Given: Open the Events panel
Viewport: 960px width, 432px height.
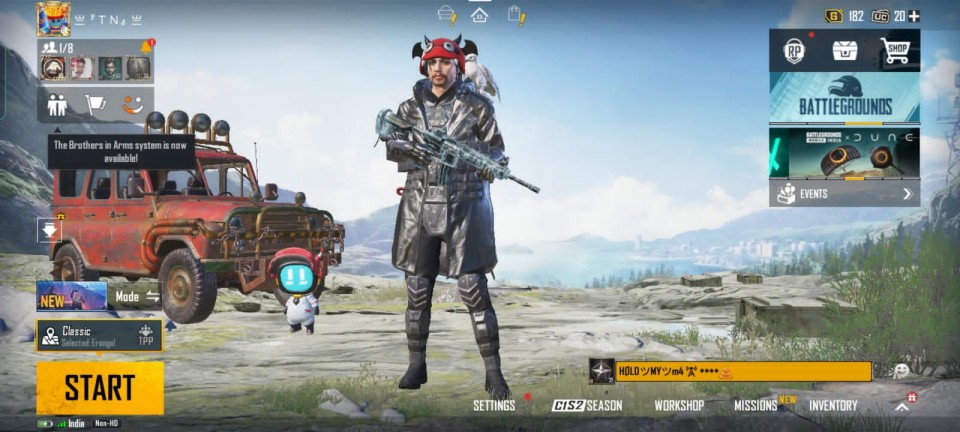Looking at the screenshot, I should tap(844, 193).
